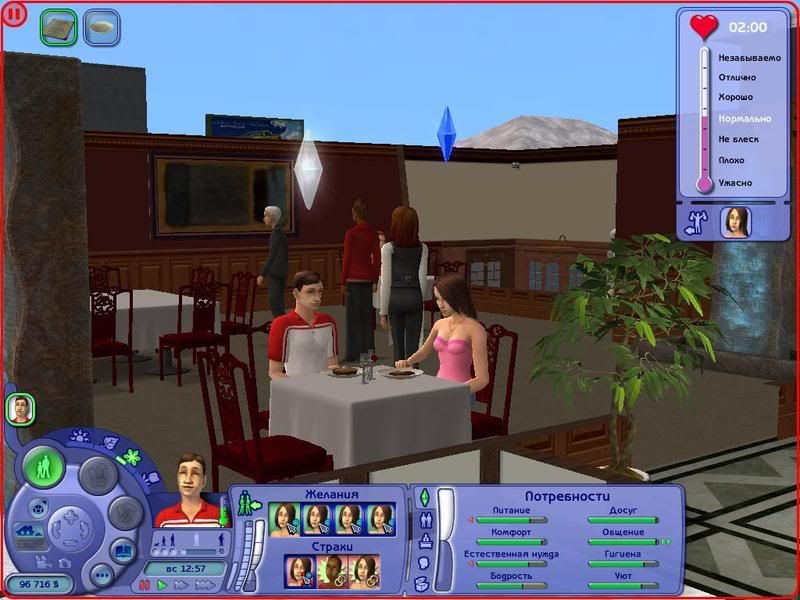Select the Sim portrait in the side bar

[x=20, y=408]
